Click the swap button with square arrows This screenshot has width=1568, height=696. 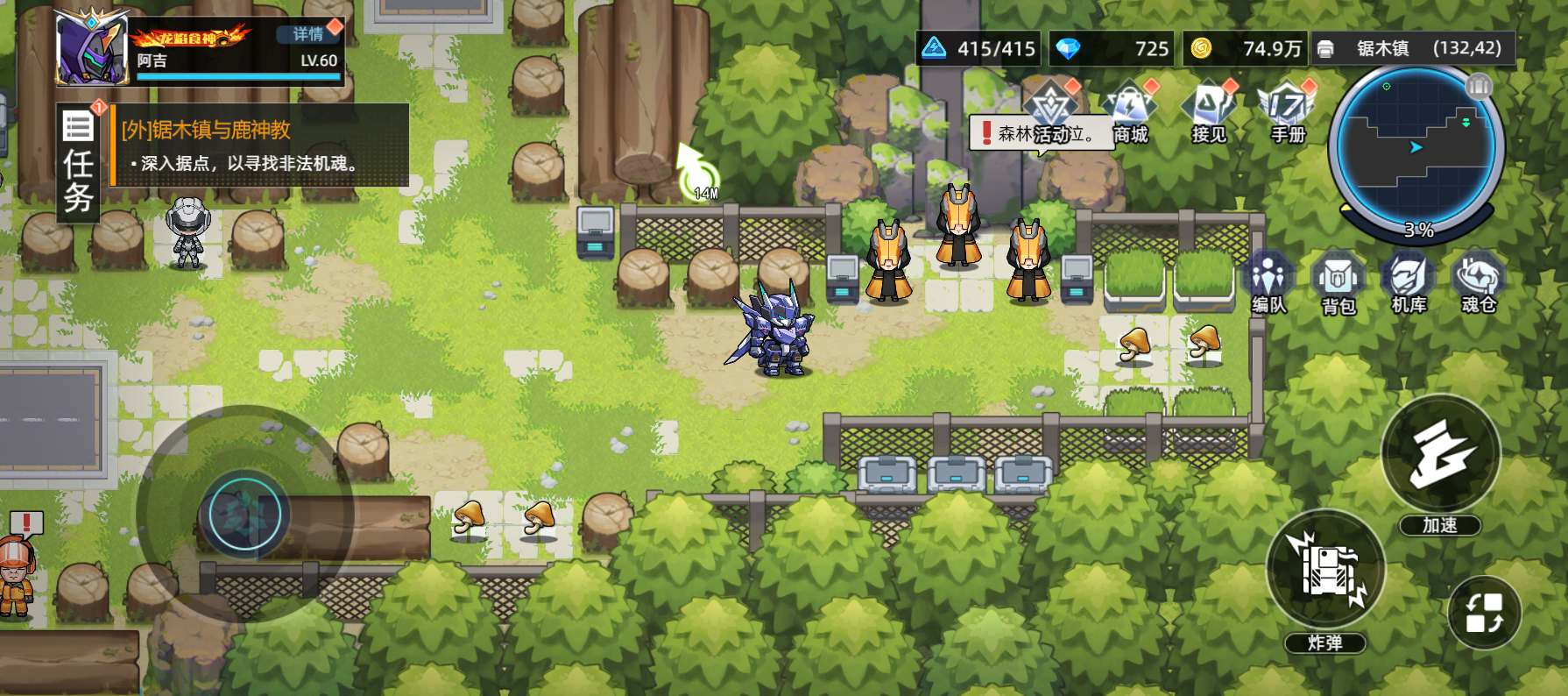pos(1485,613)
